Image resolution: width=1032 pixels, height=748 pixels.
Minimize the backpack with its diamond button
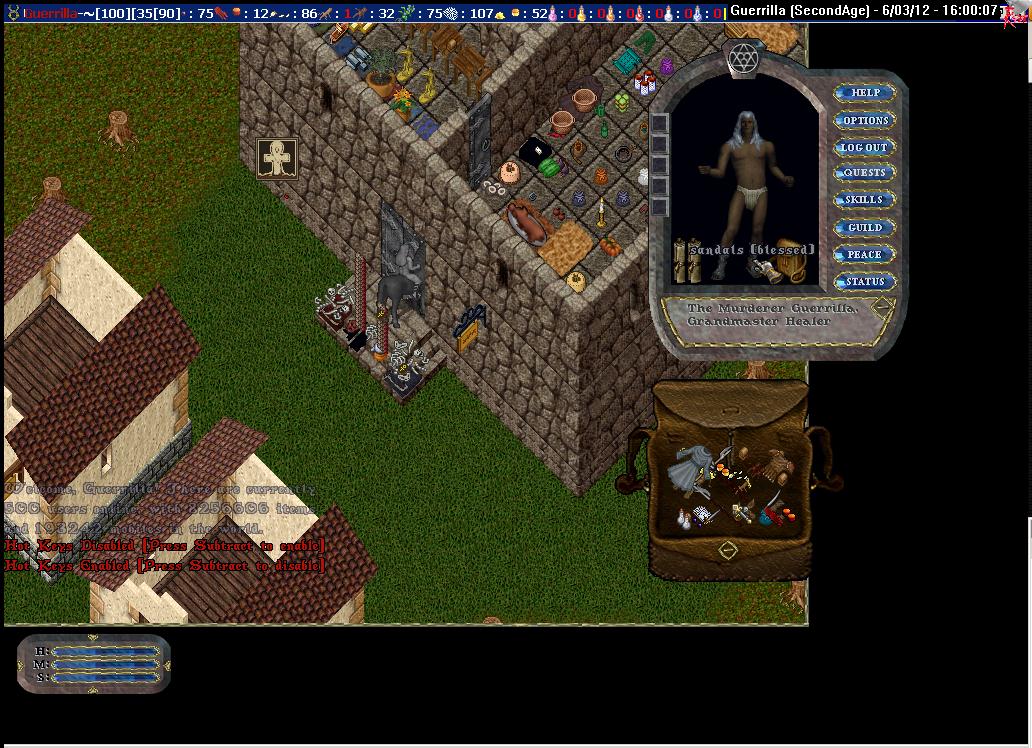click(728, 550)
